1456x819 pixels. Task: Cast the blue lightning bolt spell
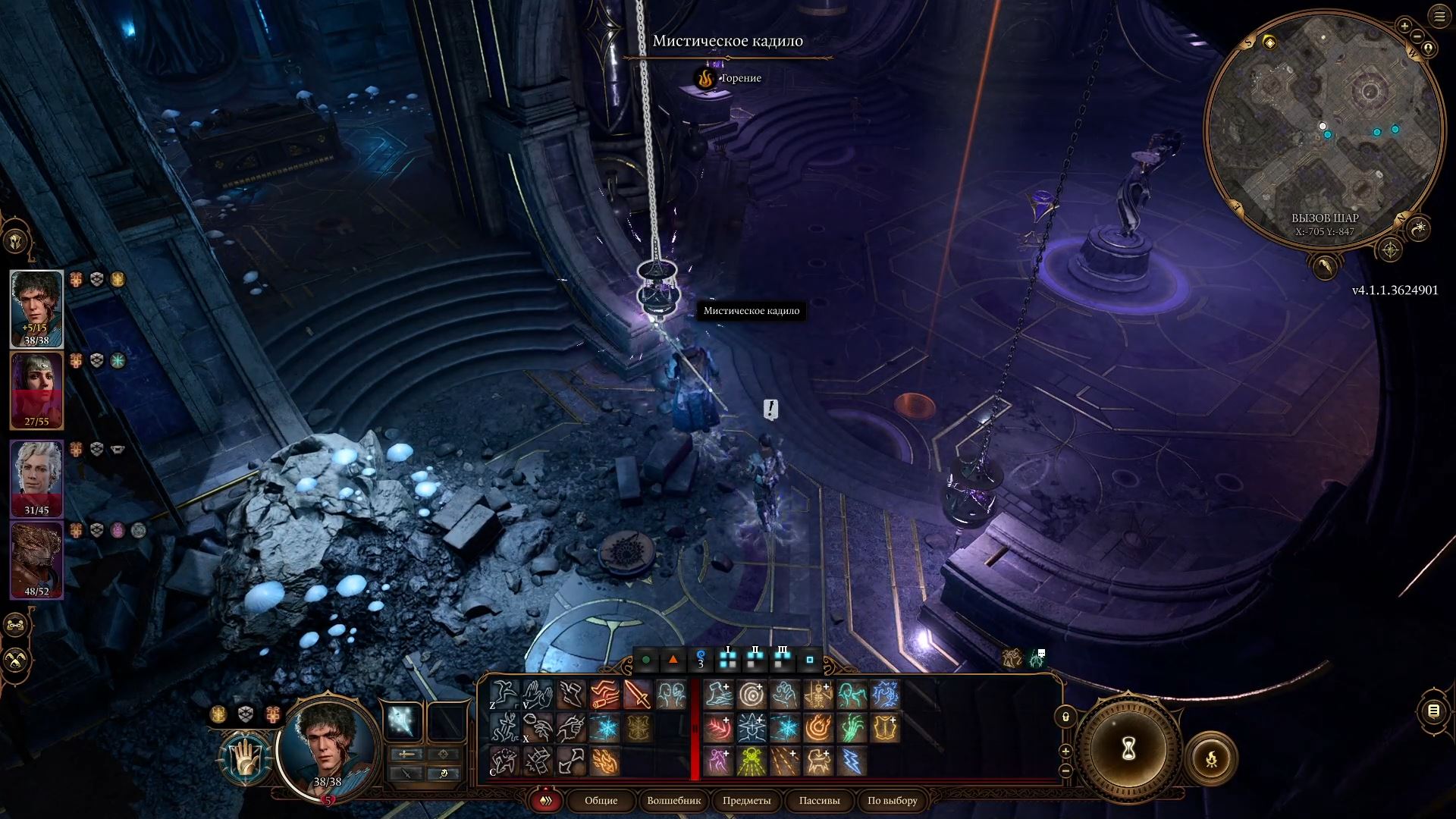[x=852, y=761]
